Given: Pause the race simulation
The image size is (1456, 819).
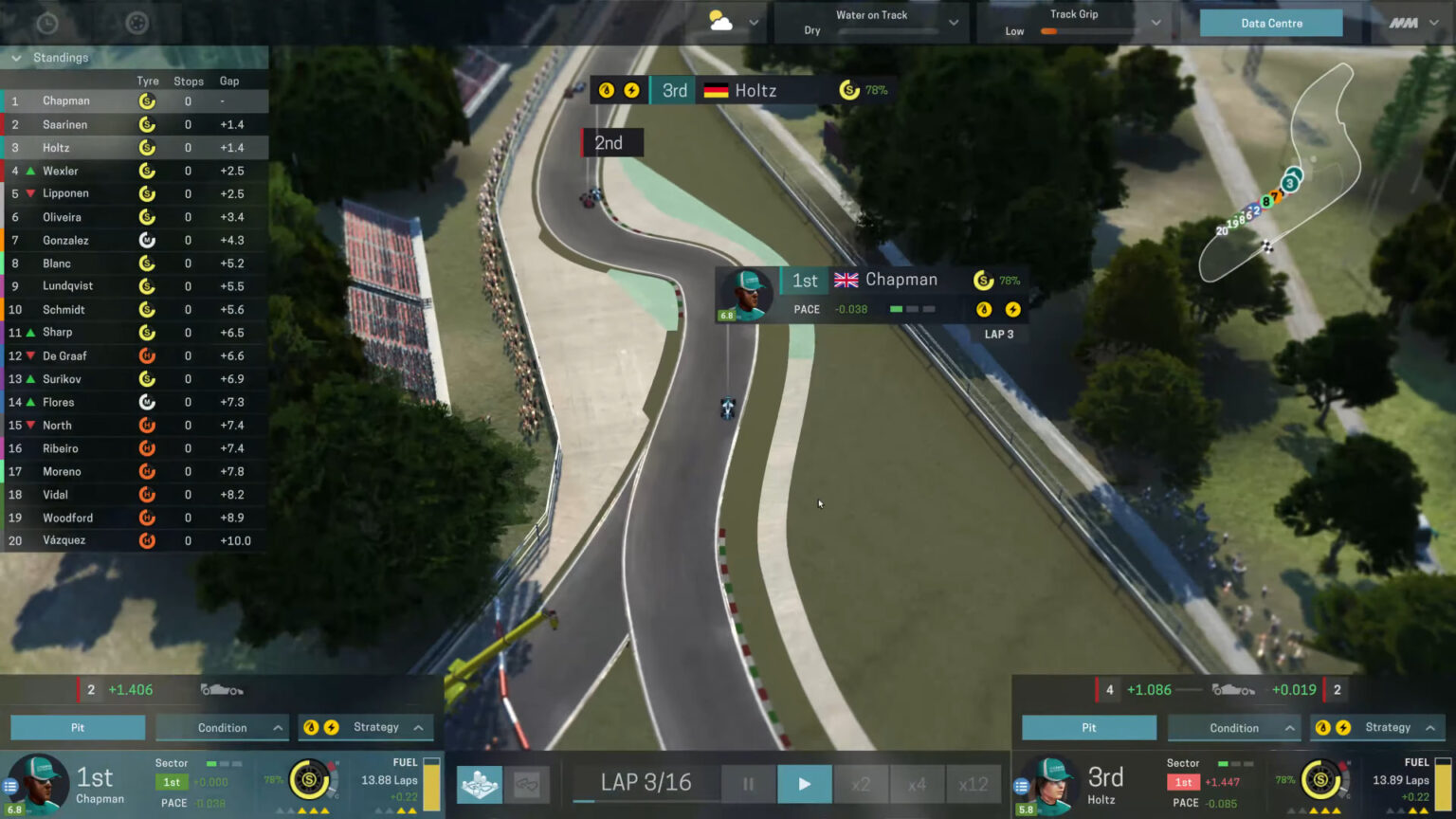Looking at the screenshot, I should [x=748, y=784].
